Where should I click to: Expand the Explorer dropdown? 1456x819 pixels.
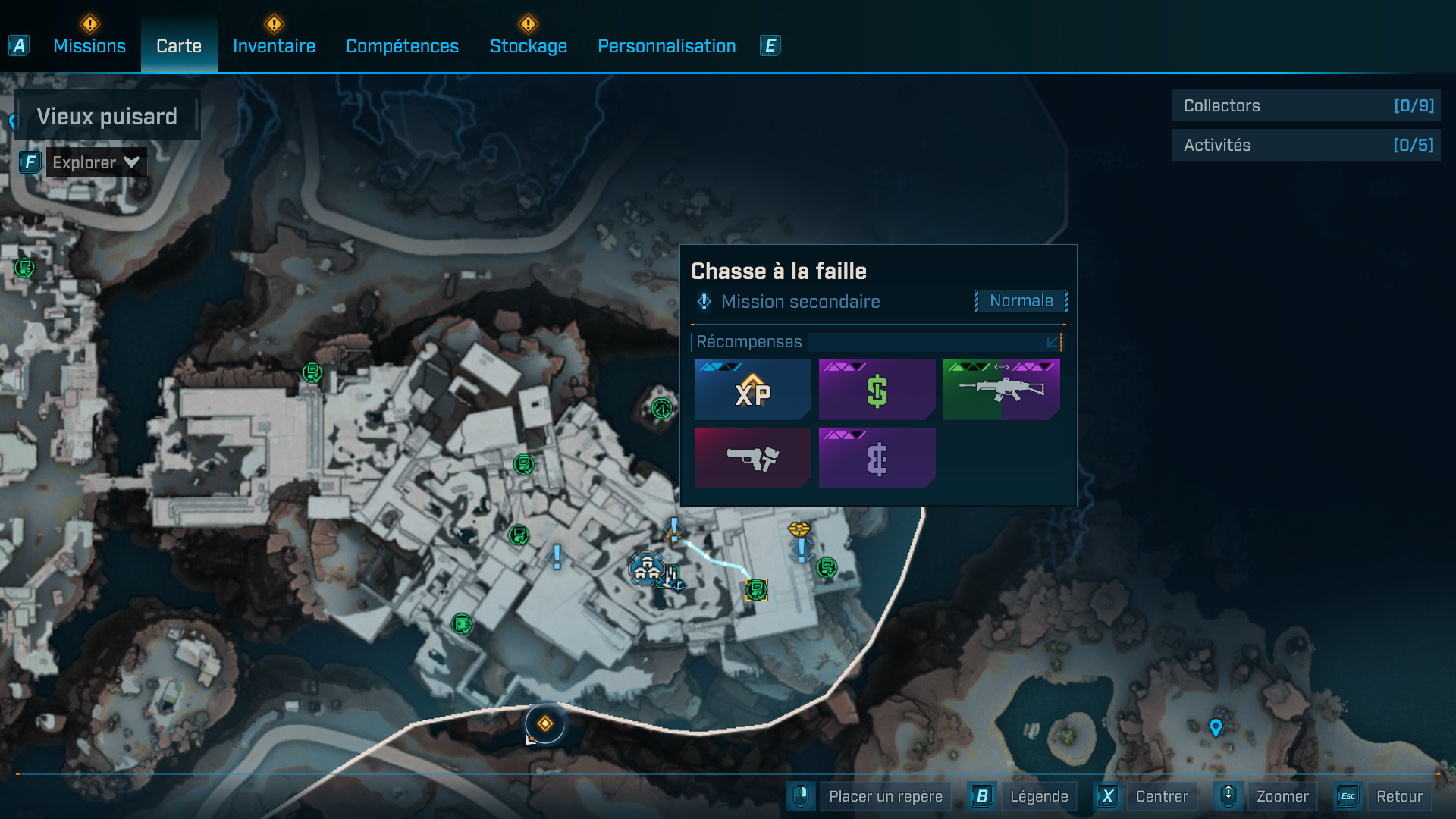(x=96, y=162)
